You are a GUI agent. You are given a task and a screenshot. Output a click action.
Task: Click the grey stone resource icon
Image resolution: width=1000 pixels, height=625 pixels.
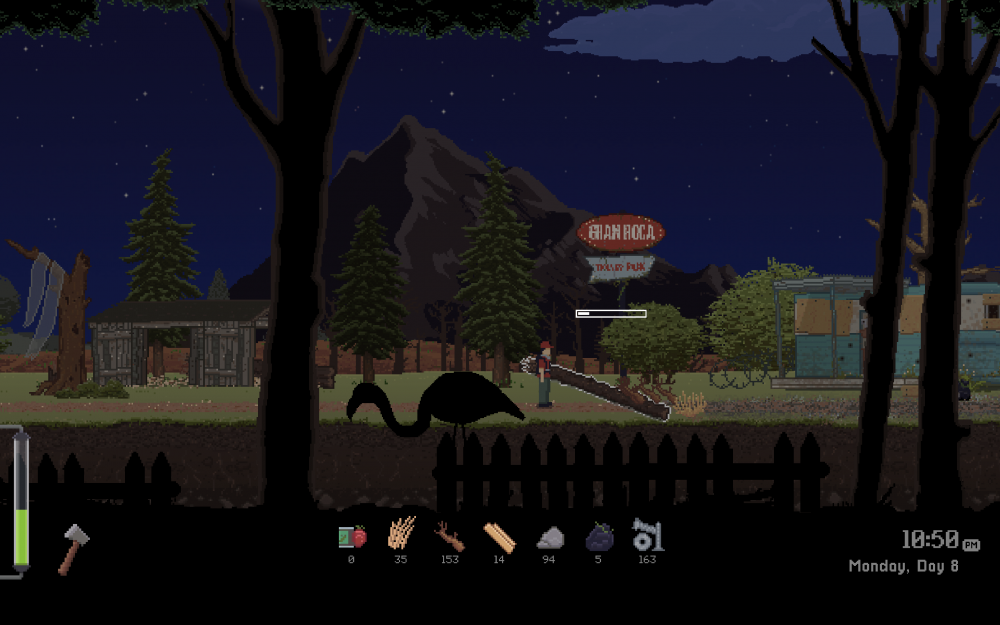[549, 538]
